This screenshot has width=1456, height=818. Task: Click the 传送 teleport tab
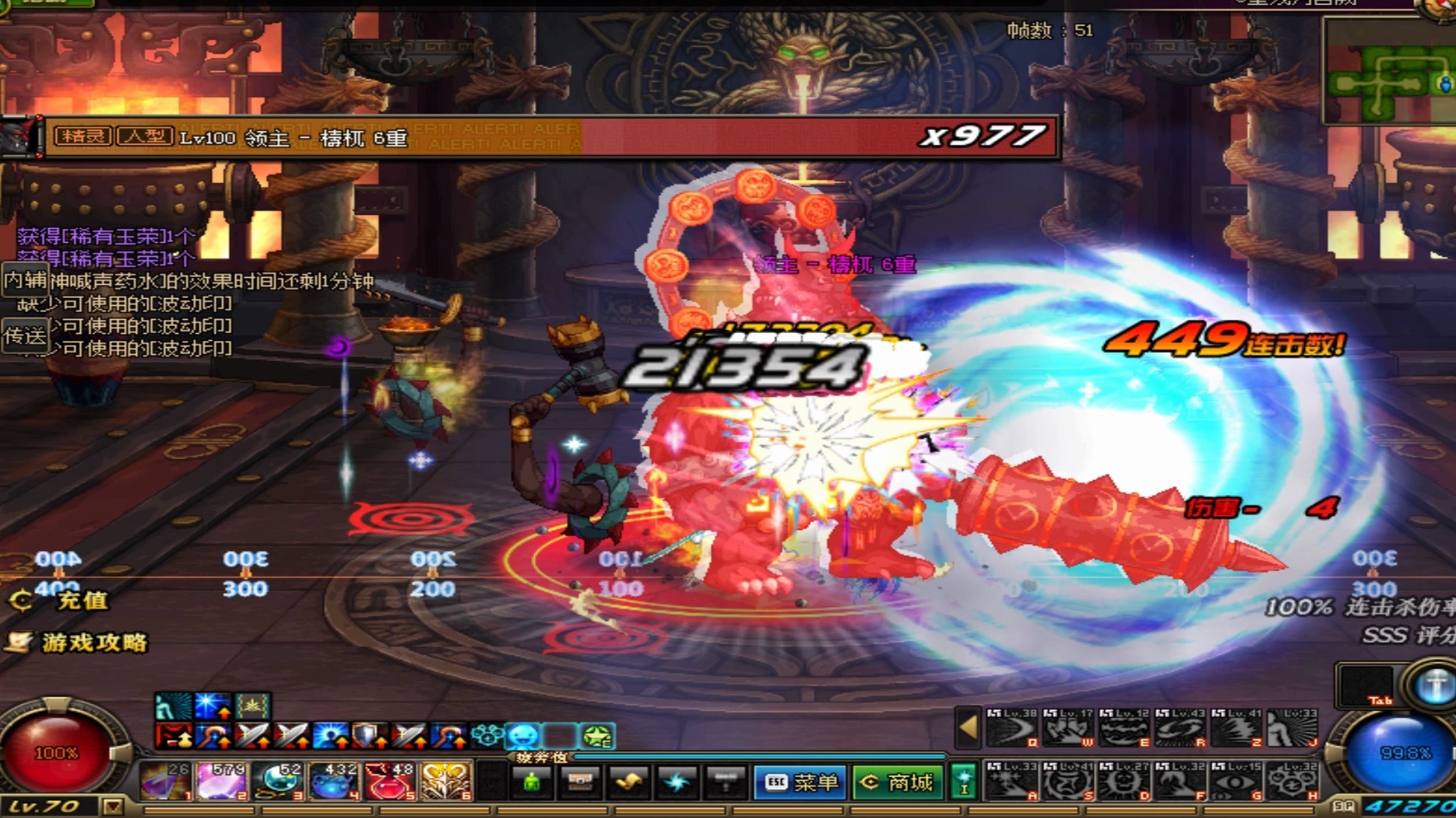tap(25, 335)
